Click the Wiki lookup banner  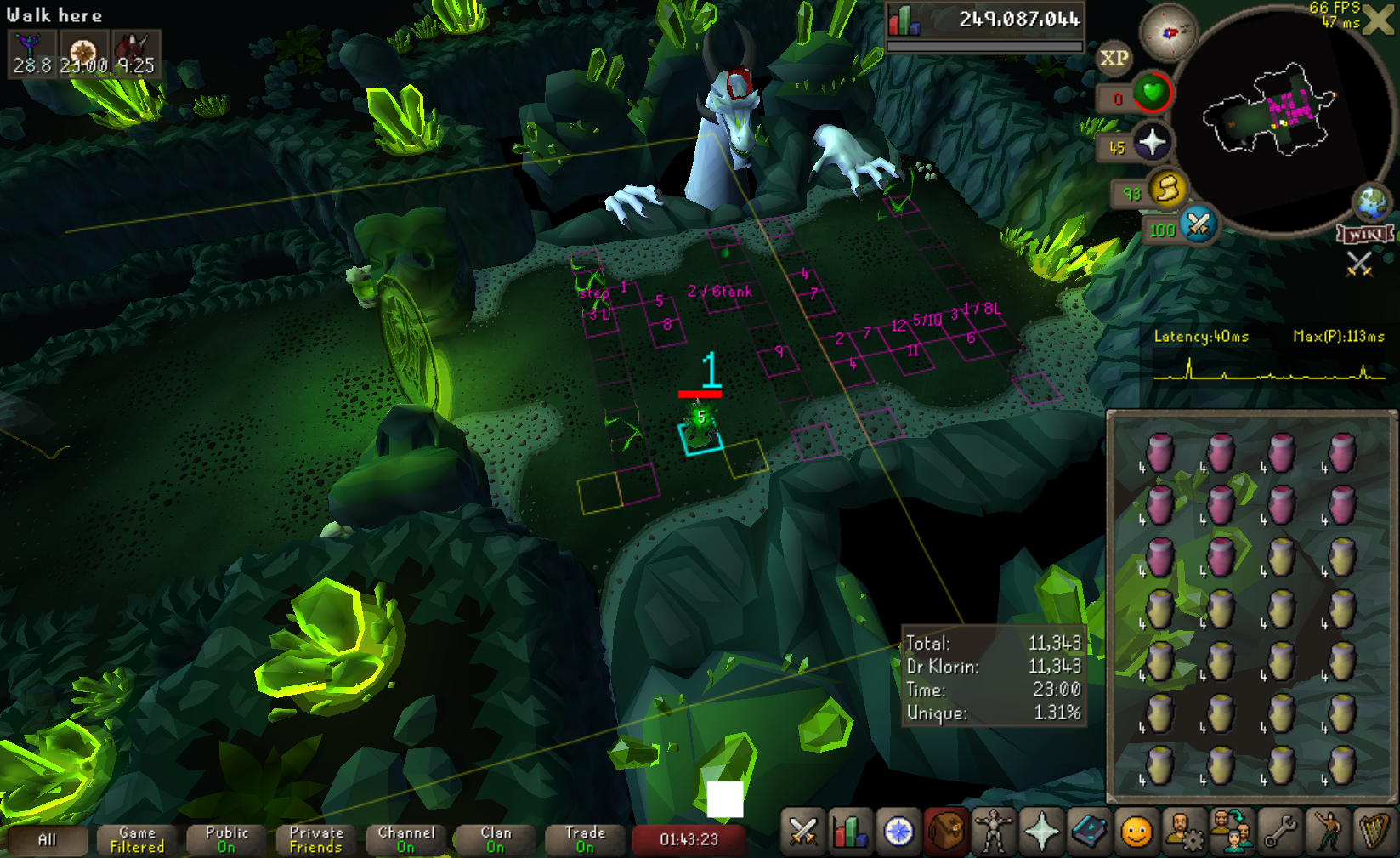(1365, 234)
